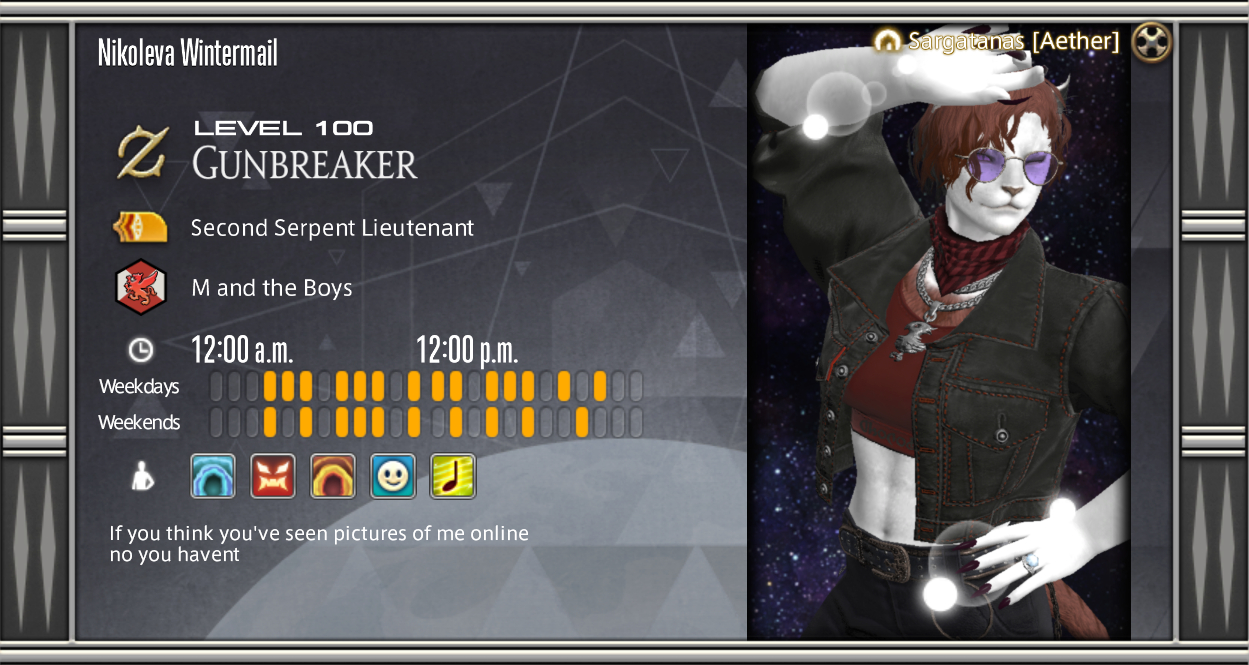Click the white figure playstyle icon
The width and height of the screenshot is (1249, 665).
pyautogui.click(x=141, y=476)
